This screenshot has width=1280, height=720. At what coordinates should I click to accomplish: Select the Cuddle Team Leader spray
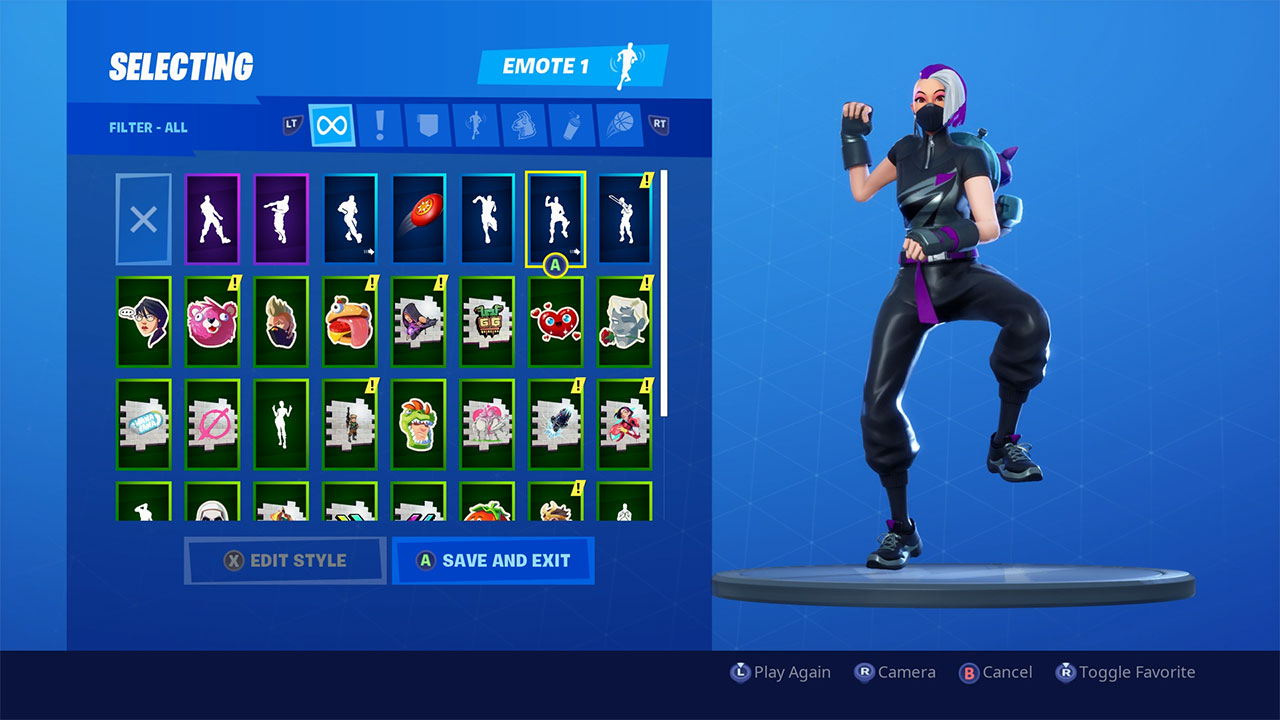tap(213, 322)
